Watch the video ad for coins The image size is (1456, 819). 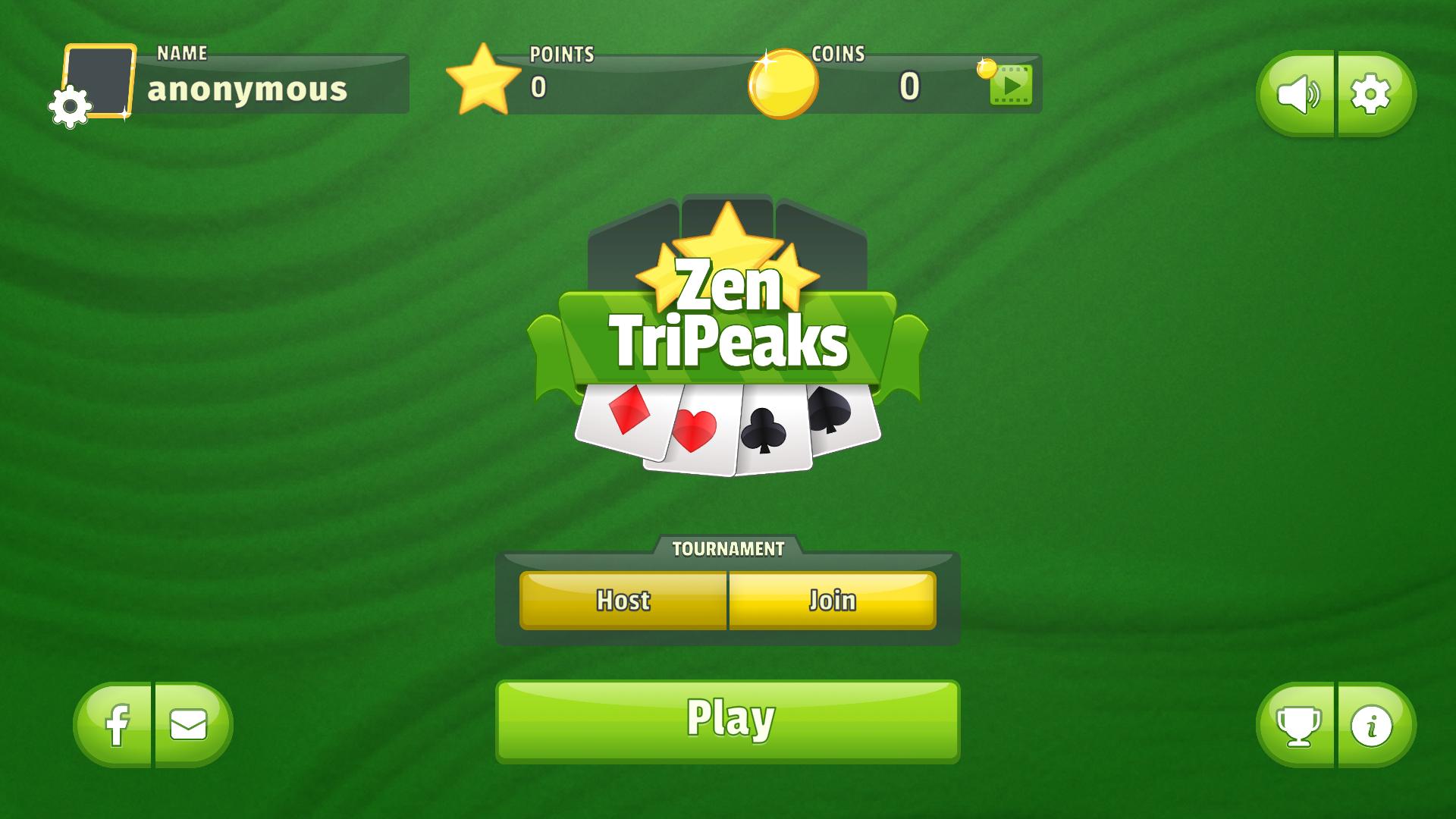click(1010, 86)
